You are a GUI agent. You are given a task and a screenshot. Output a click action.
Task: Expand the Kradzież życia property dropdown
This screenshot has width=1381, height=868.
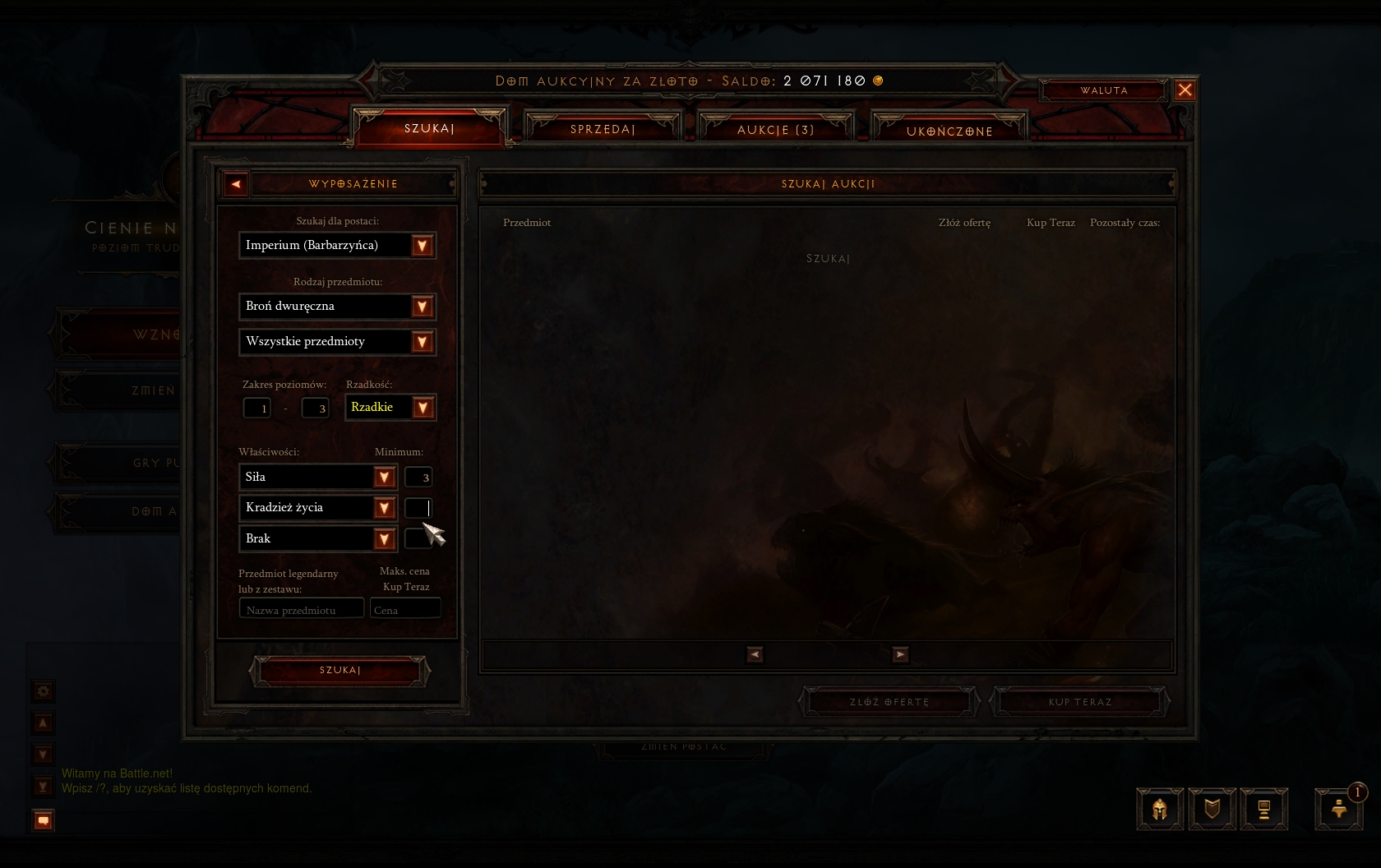[384, 508]
